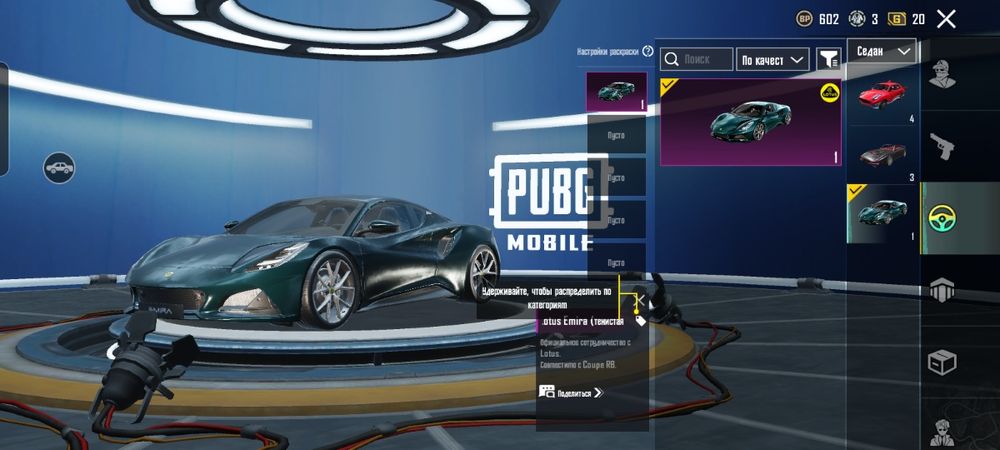
Task: Open the По качеству sorting dropdown
Action: point(772,60)
